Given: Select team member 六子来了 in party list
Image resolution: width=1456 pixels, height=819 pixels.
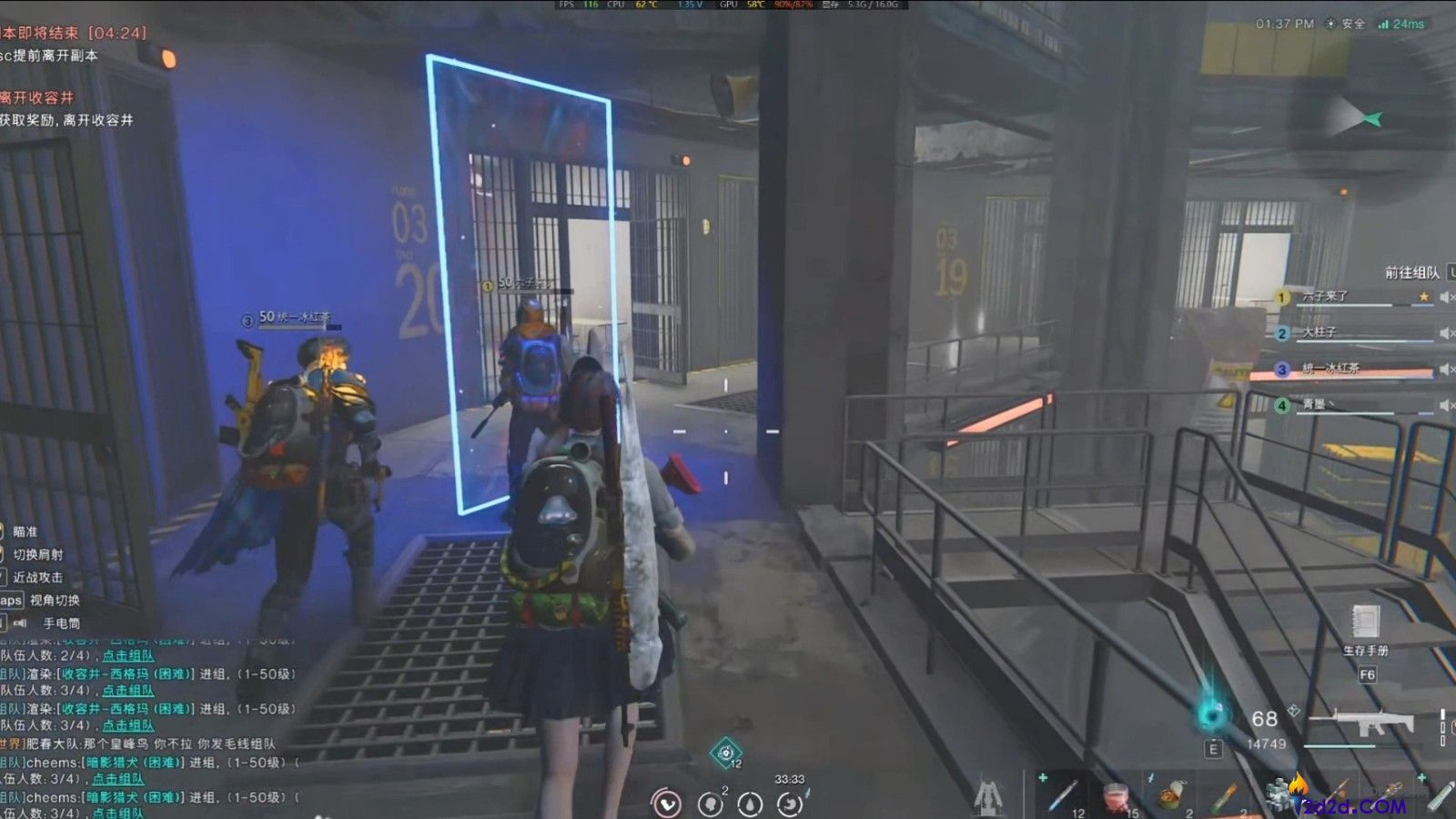Looking at the screenshot, I should [x=1324, y=297].
